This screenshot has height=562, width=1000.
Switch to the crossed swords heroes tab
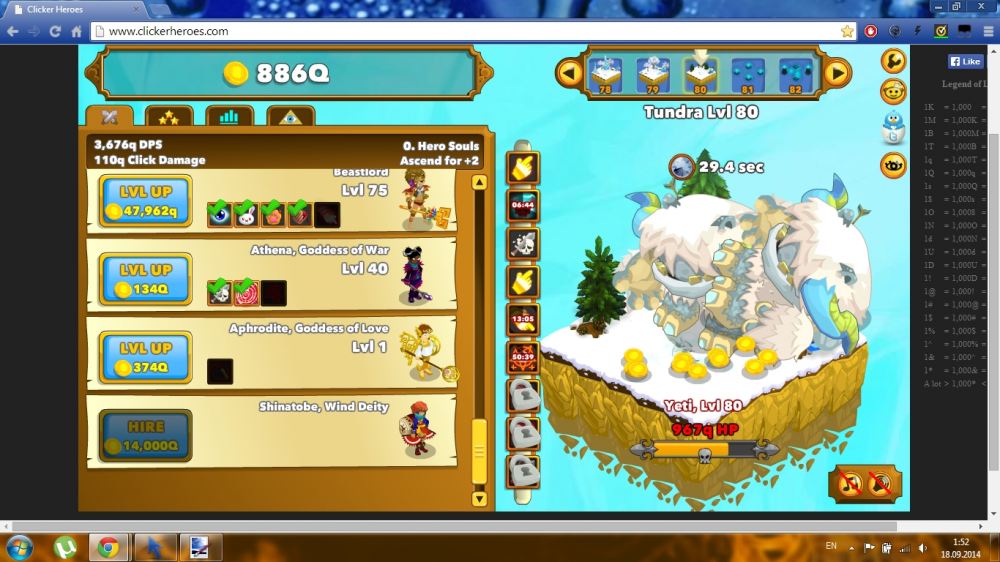(x=110, y=117)
